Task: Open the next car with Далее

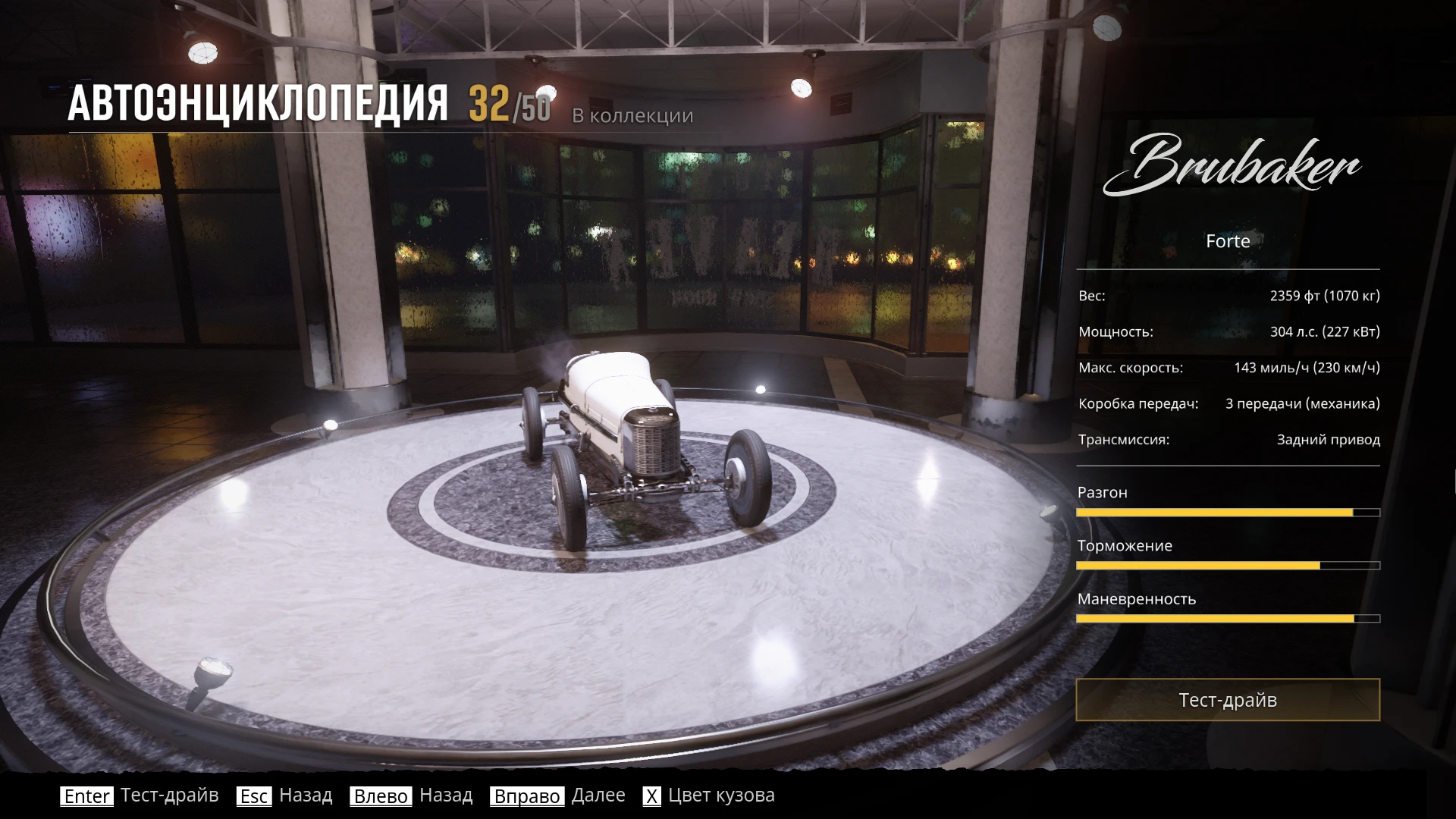Action: click(598, 795)
